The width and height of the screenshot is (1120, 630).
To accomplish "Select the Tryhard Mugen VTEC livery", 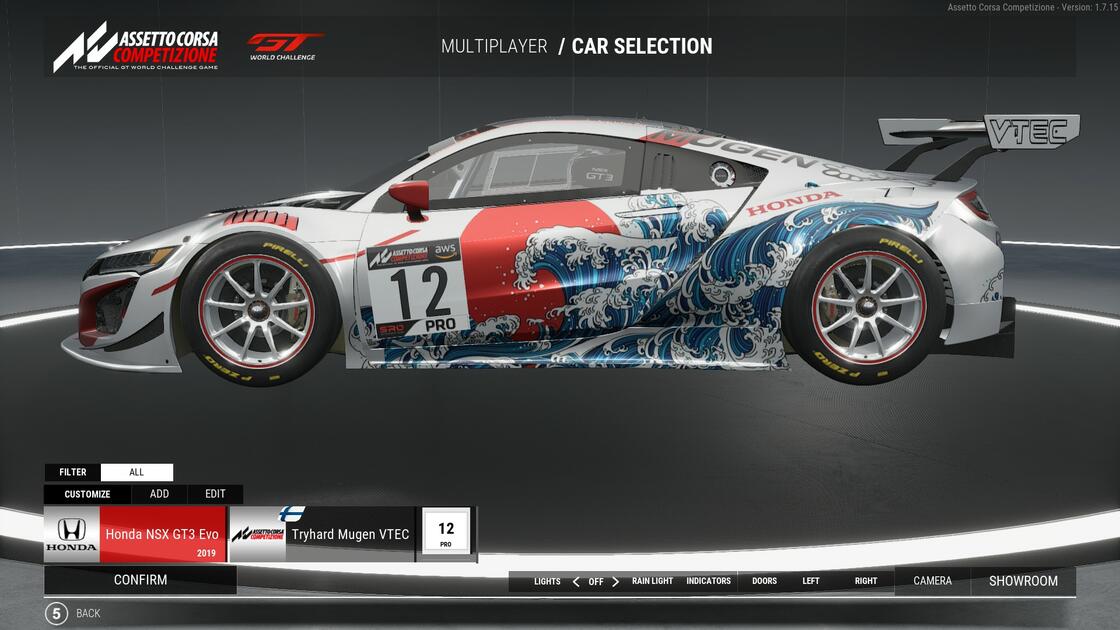I will [x=322, y=535].
